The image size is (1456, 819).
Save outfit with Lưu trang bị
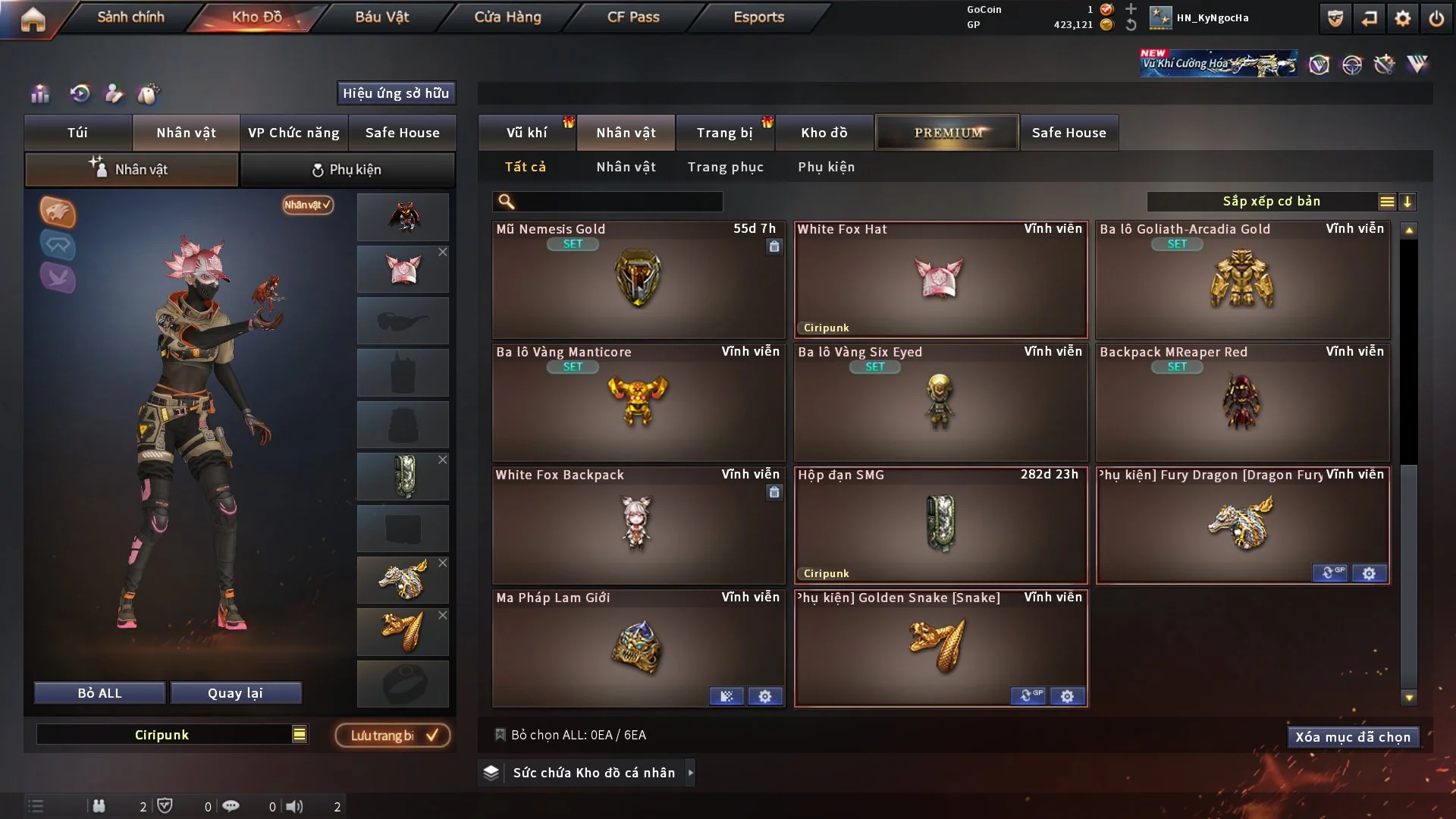393,735
